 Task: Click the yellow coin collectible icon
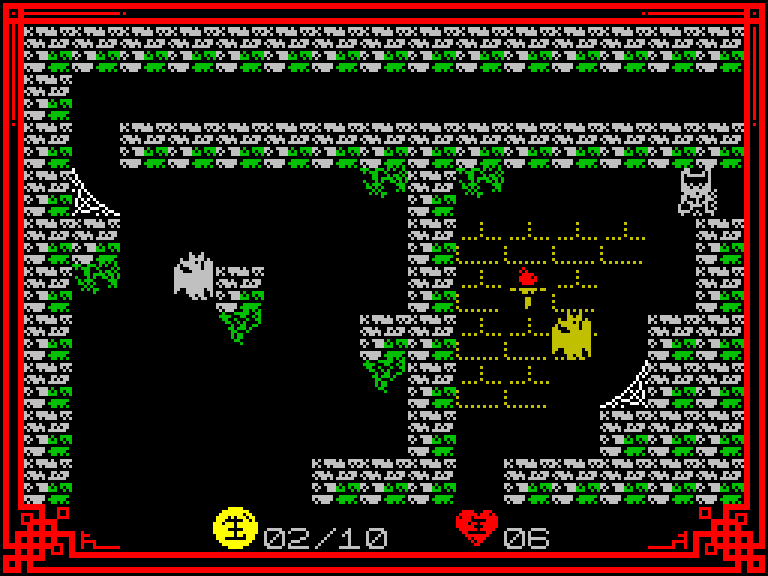pyautogui.click(x=235, y=528)
